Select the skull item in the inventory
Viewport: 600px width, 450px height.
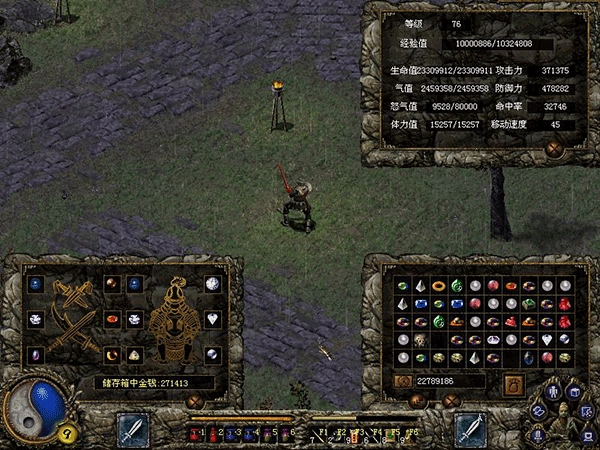(x=421, y=340)
